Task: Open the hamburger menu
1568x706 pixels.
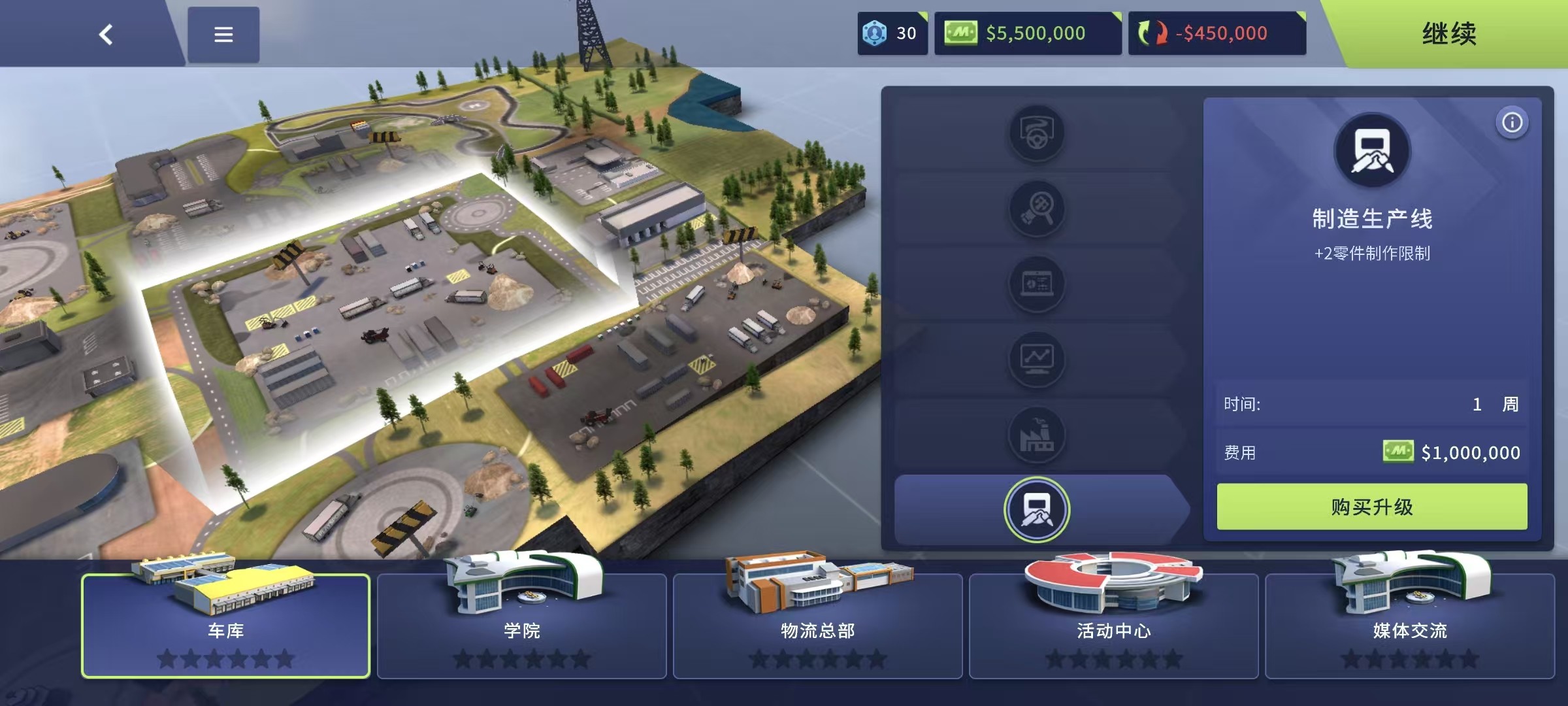Action: (x=223, y=35)
